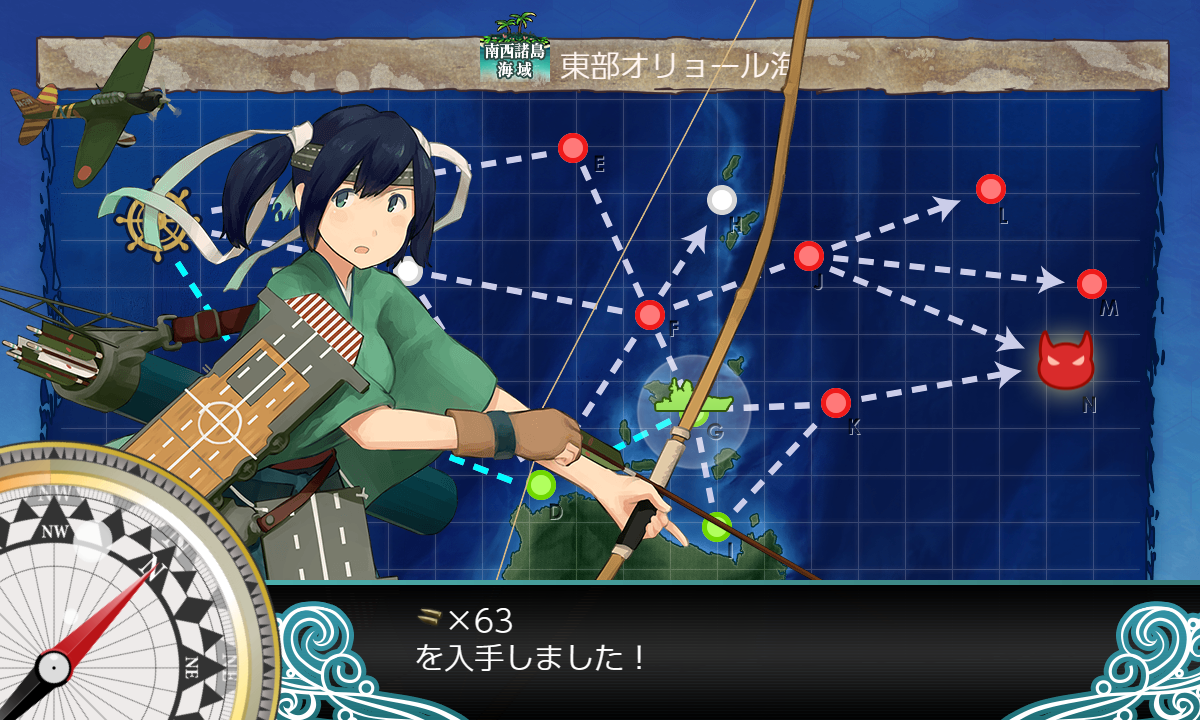Click the red node E on the map
This screenshot has height=720, width=1200.
pyautogui.click(x=573, y=149)
